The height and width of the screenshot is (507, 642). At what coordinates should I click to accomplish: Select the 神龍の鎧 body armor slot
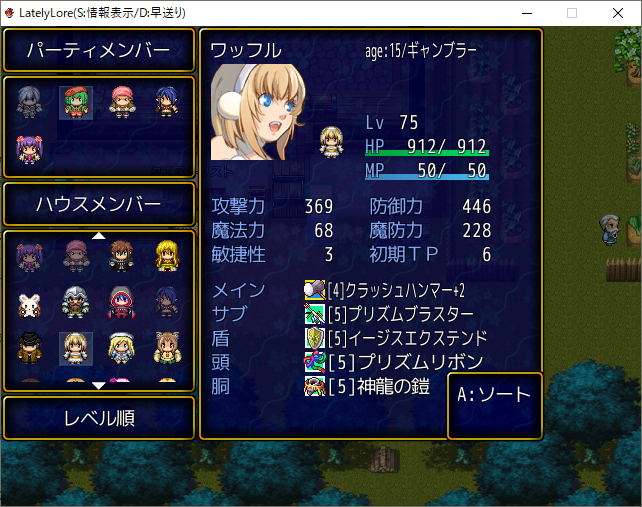pos(380,385)
